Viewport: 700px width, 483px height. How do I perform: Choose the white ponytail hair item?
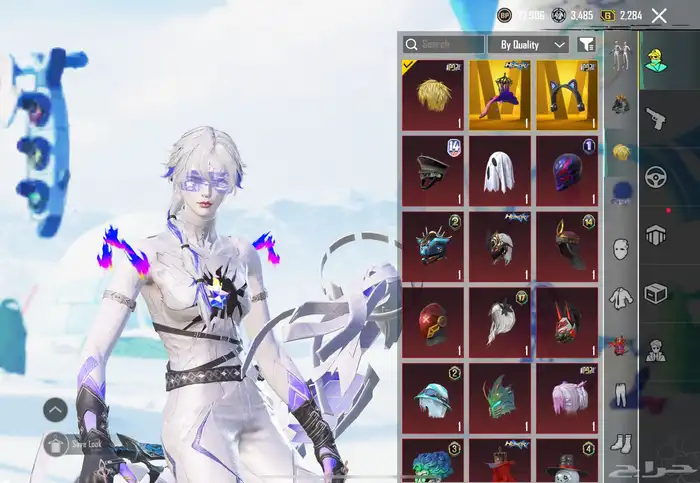coord(500,322)
